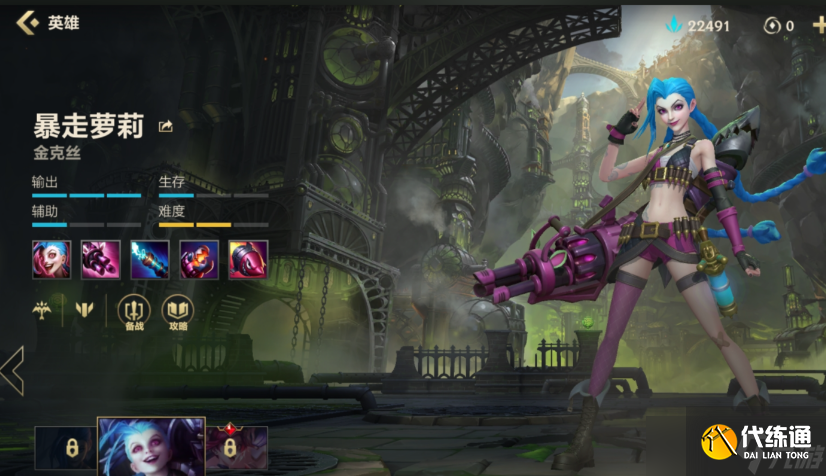This screenshot has width=826, height=476.
Task: Open the 备战 loadout button
Action: click(x=133, y=312)
